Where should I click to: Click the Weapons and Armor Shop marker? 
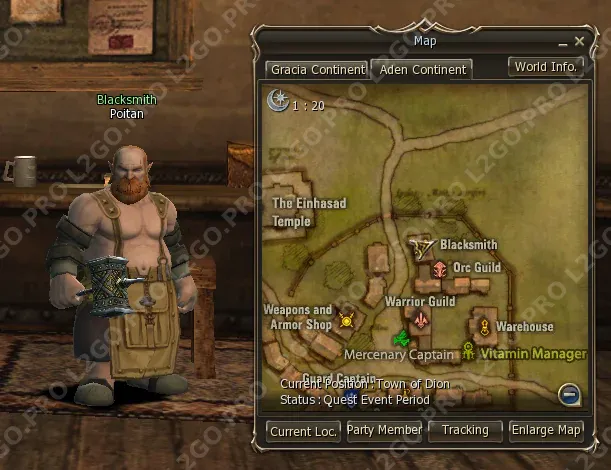[347, 320]
